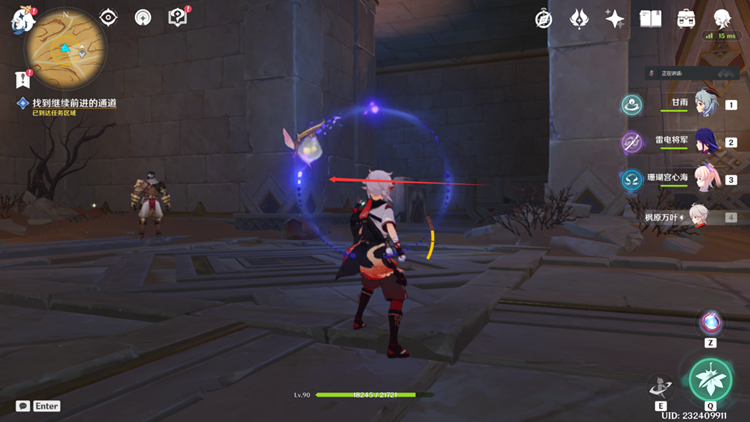The height and width of the screenshot is (422, 750).
Task: Open the quest banner icon with exclamation mark
Action: pyautogui.click(x=22, y=79)
